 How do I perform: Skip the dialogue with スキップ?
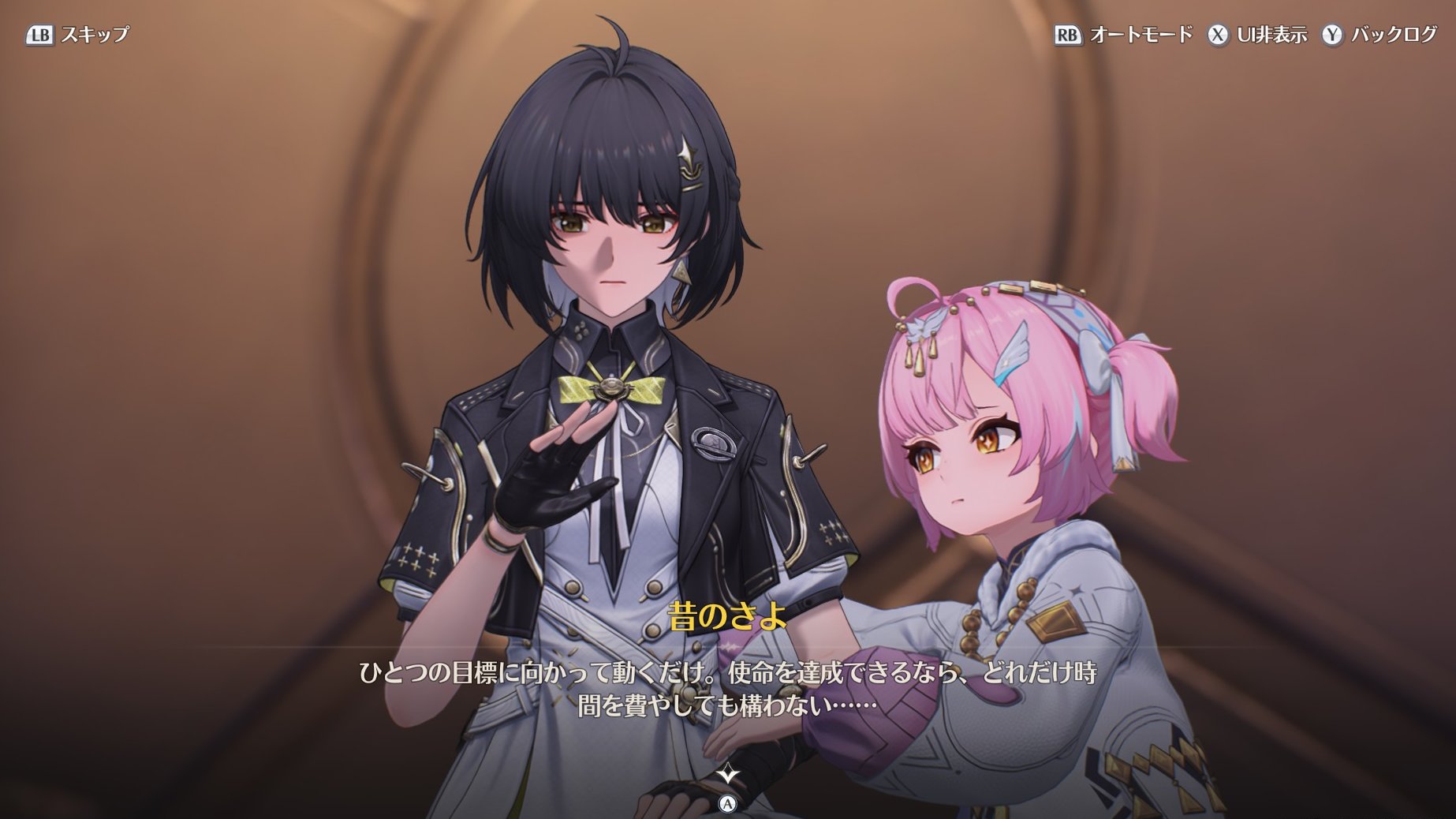coord(78,35)
